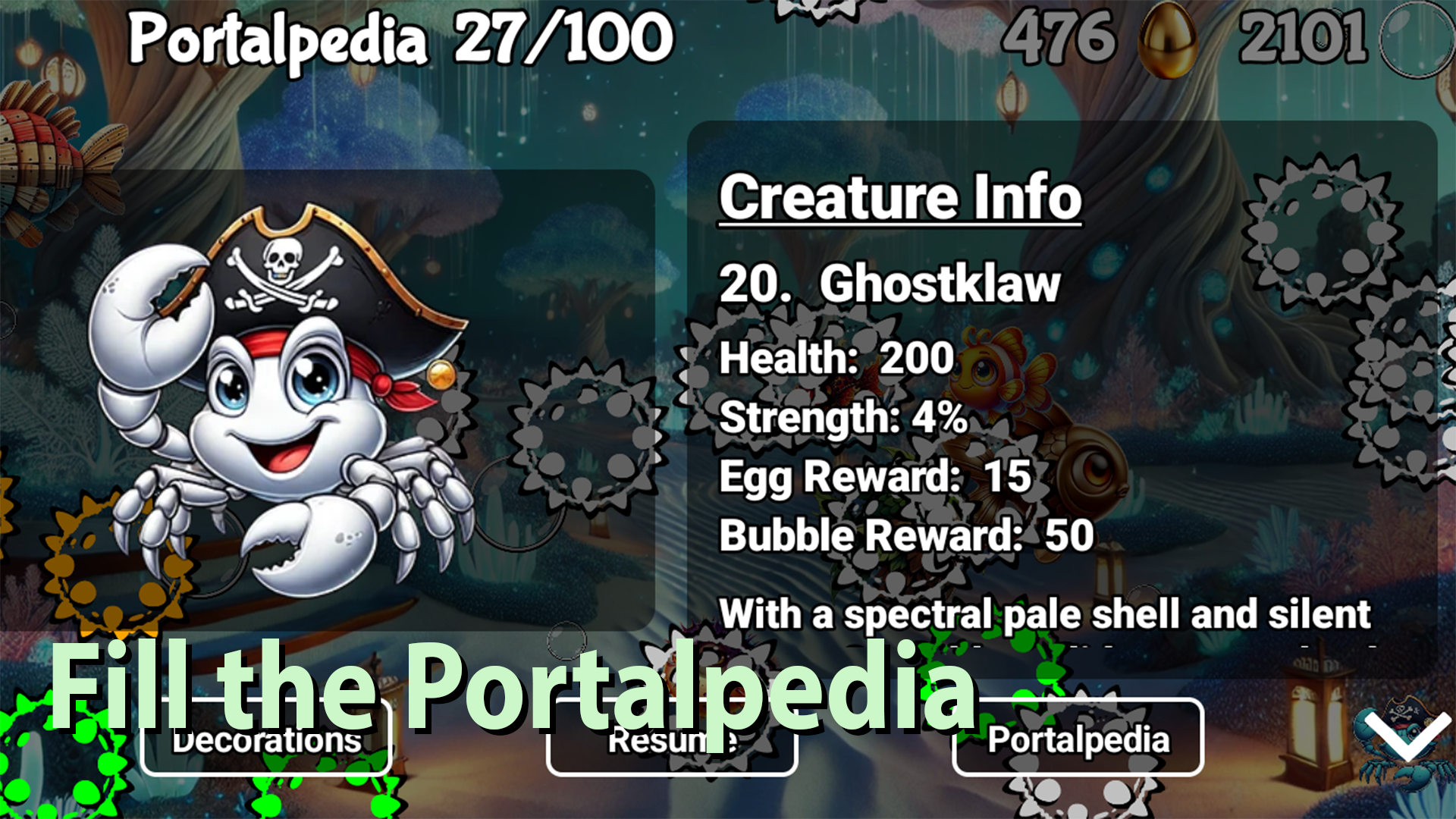This screenshot has height=819, width=1456.
Task: Open the Decorations menu
Action: pos(267,742)
